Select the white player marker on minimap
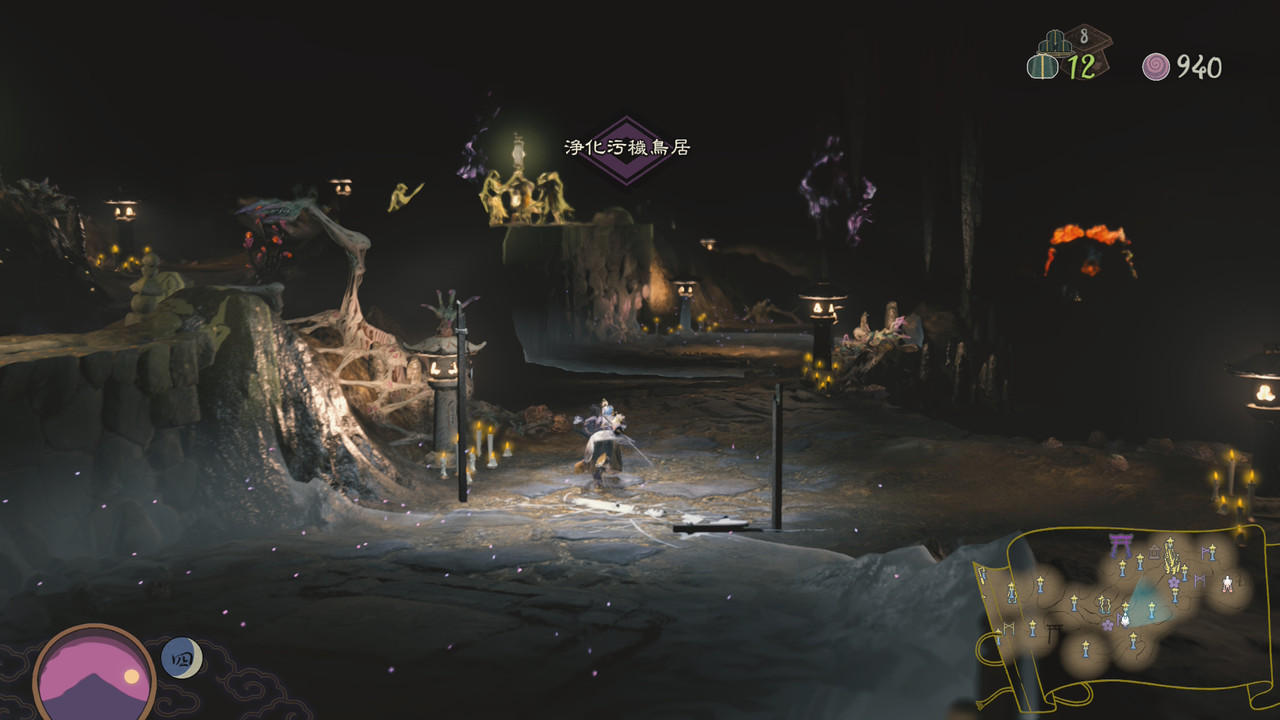Screen dimensions: 1280x720 point(1124,619)
